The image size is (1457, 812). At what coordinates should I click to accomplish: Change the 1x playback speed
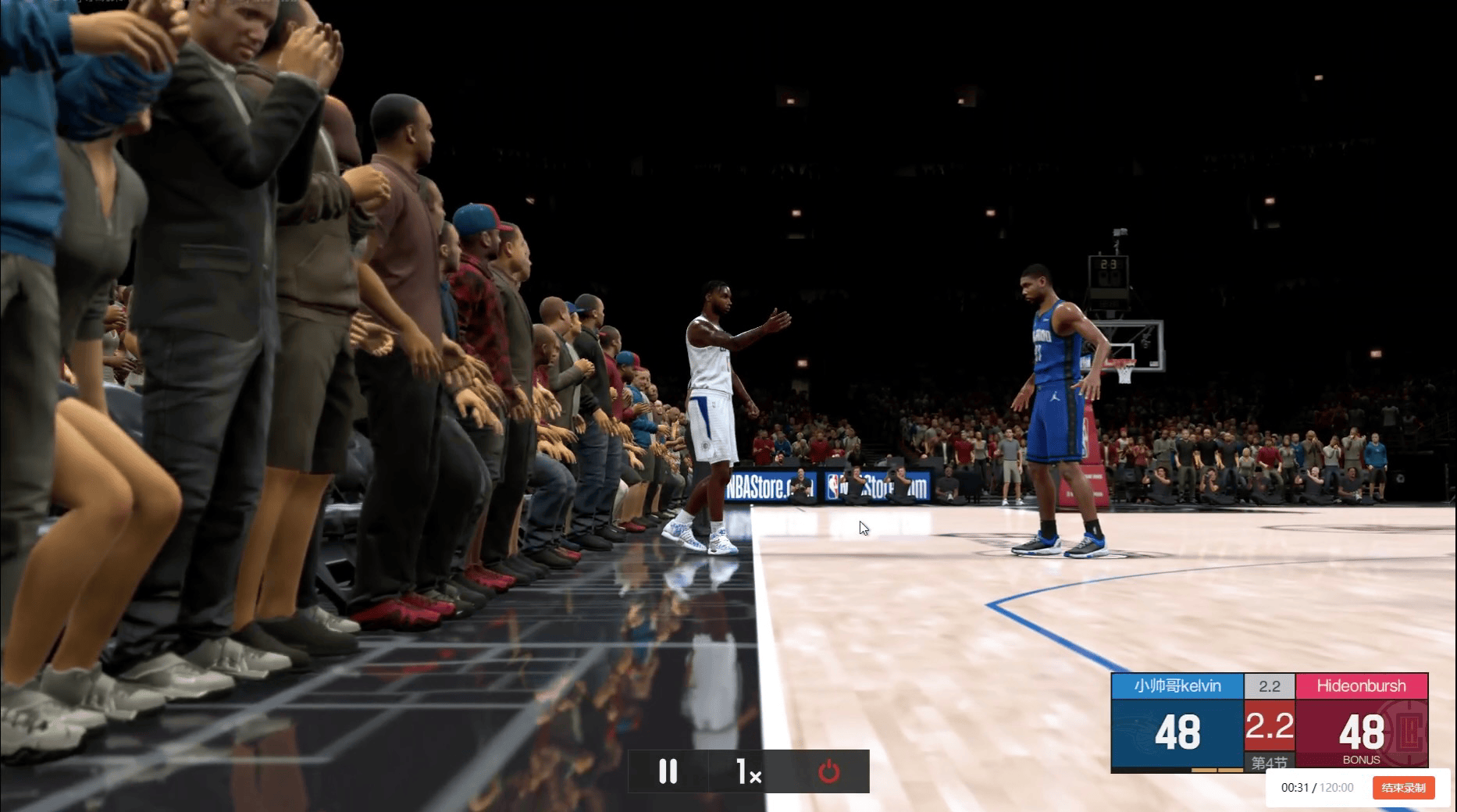748,771
